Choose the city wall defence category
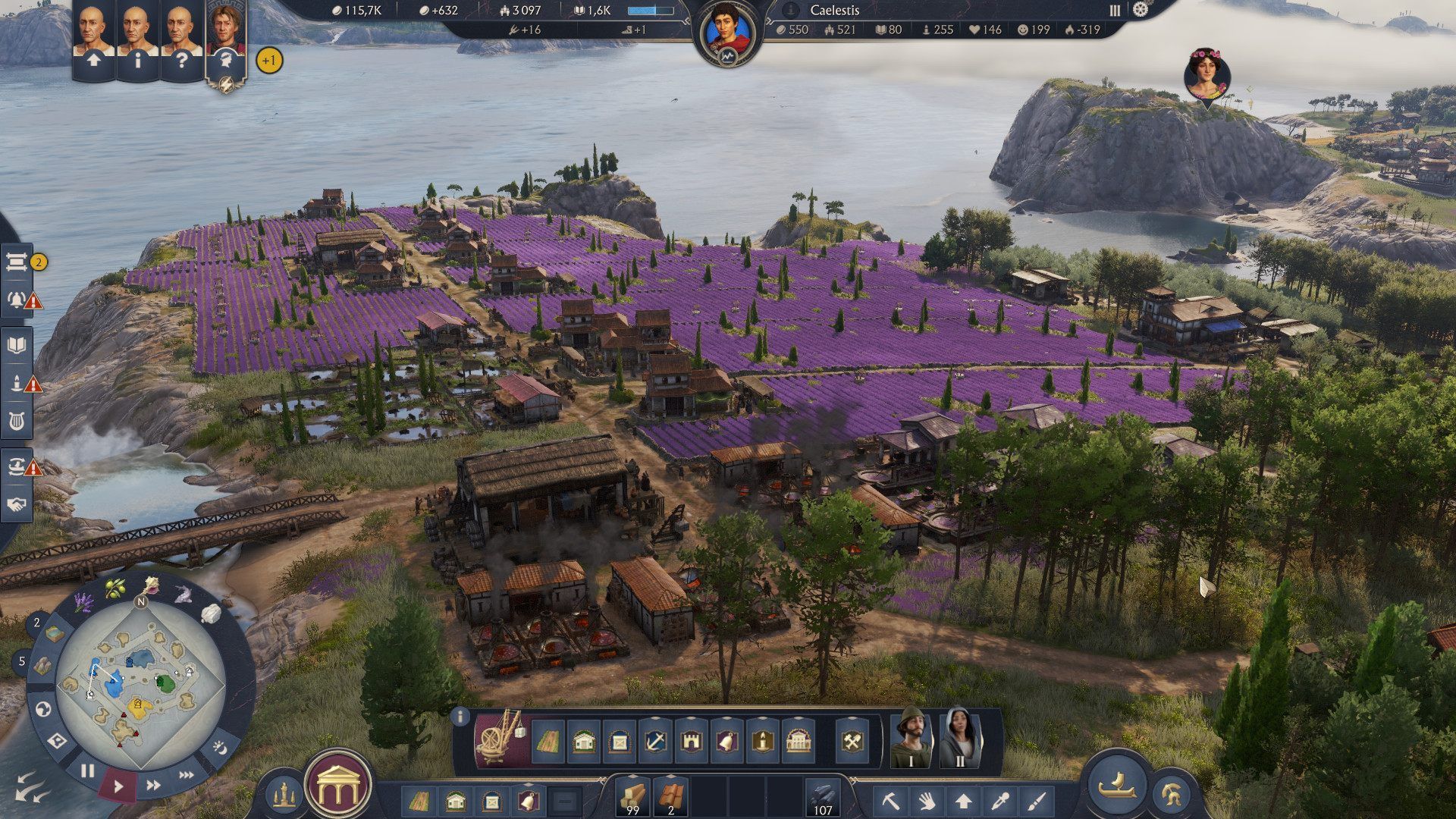Image resolution: width=1456 pixels, height=819 pixels. click(x=690, y=741)
